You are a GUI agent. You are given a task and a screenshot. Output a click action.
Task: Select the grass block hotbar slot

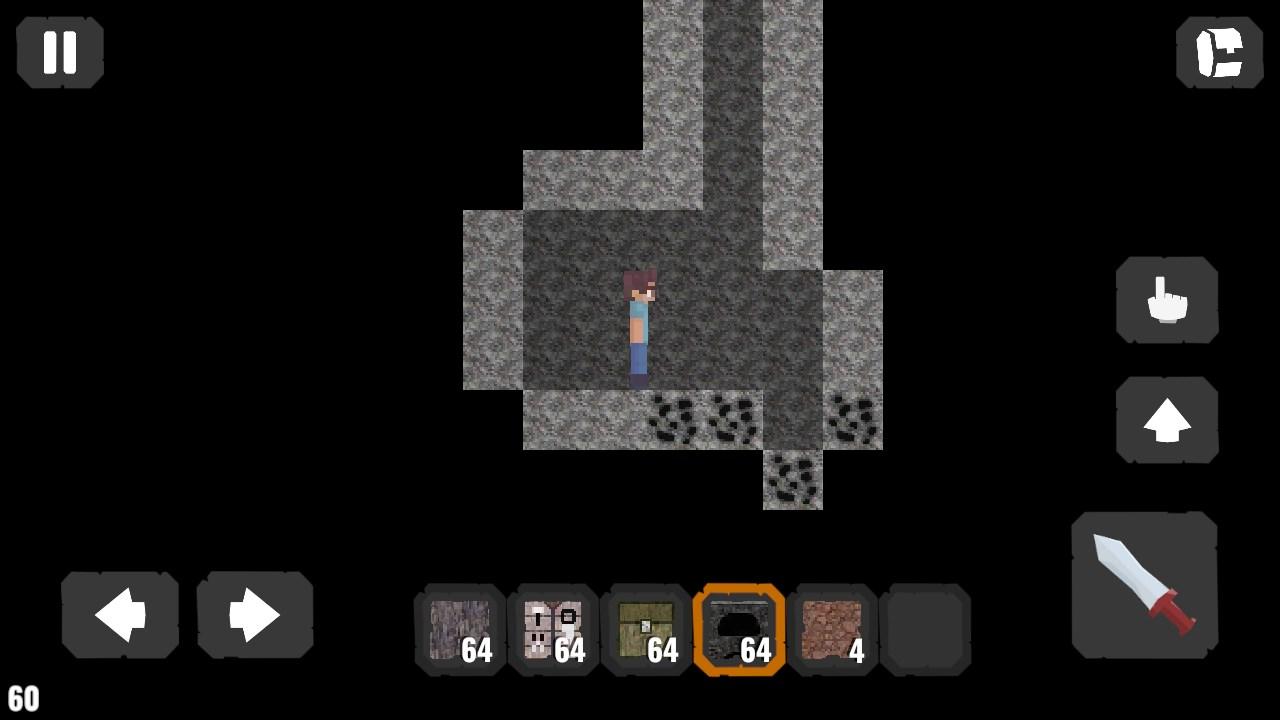tap(646, 631)
